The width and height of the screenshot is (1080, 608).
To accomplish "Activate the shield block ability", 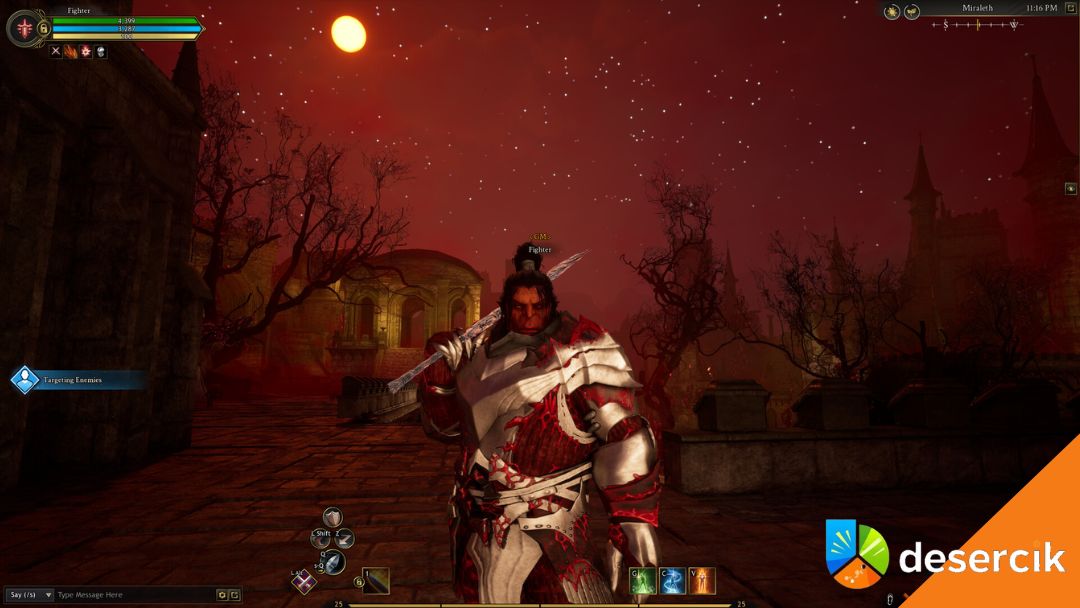I will 332,517.
